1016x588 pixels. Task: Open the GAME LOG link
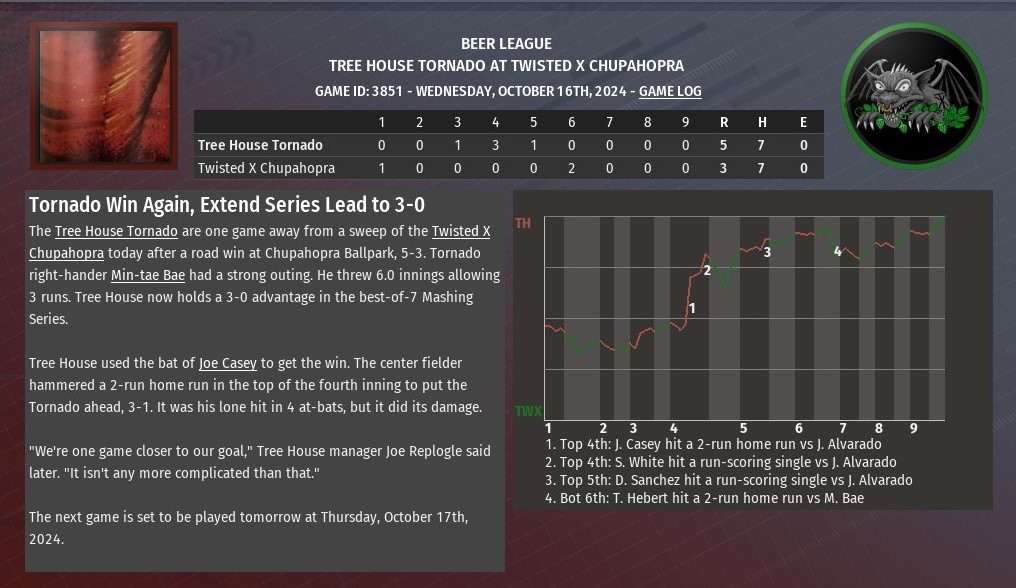click(x=670, y=91)
